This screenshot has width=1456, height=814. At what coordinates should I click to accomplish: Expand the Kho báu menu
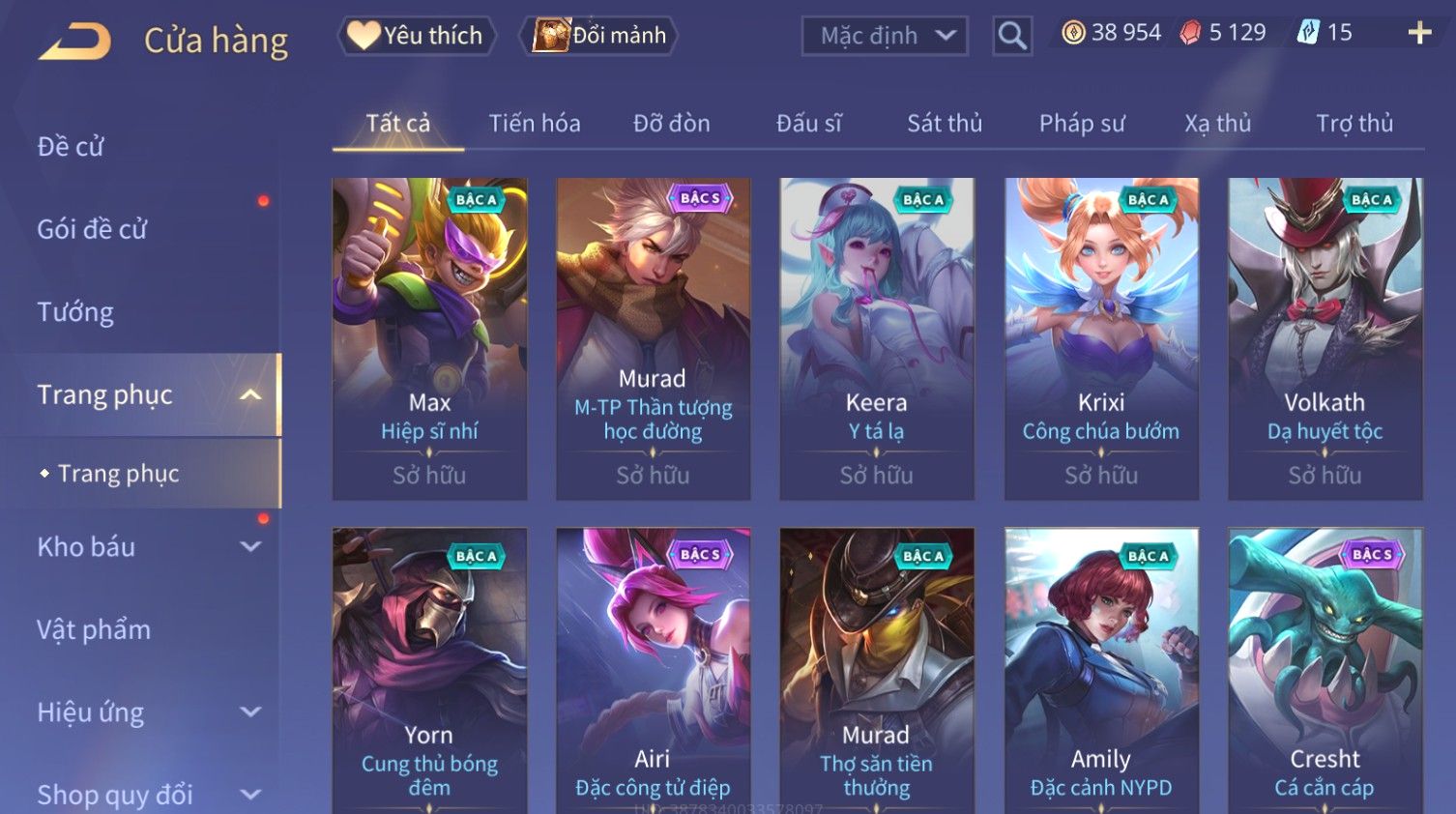click(x=145, y=547)
